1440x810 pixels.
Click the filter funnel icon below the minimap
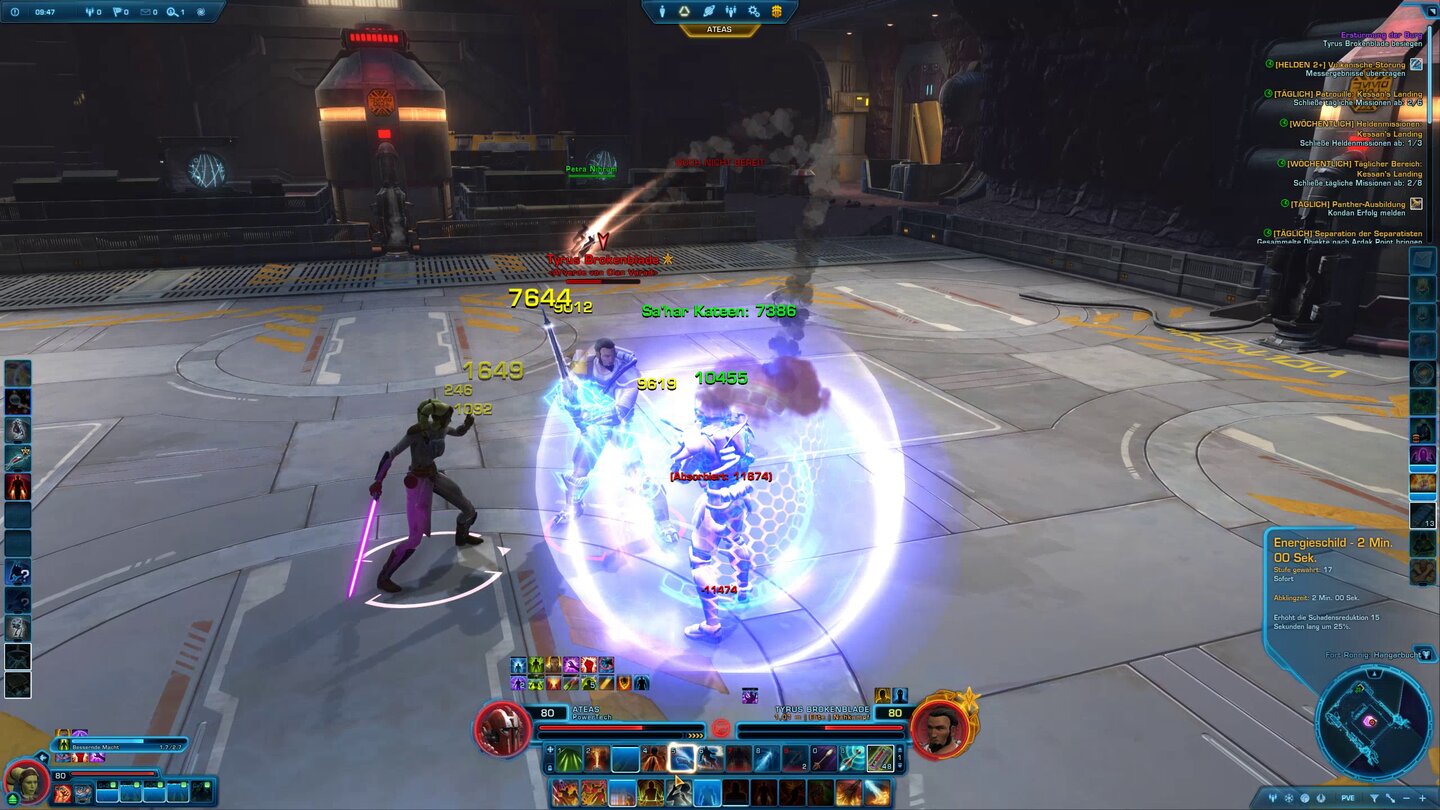[1375, 797]
